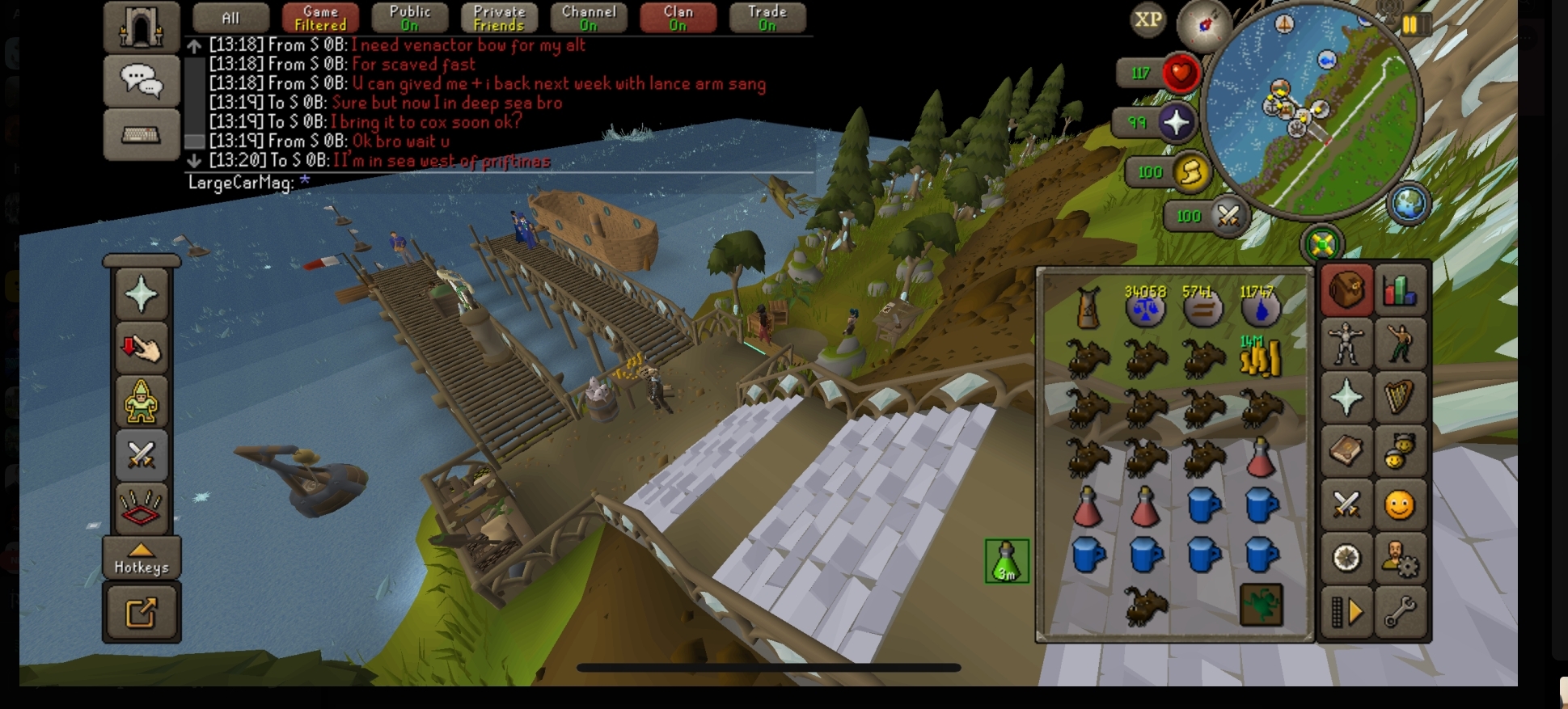This screenshot has height=709, width=1568.
Task: Select the green frog item slot
Action: pyautogui.click(x=1261, y=606)
